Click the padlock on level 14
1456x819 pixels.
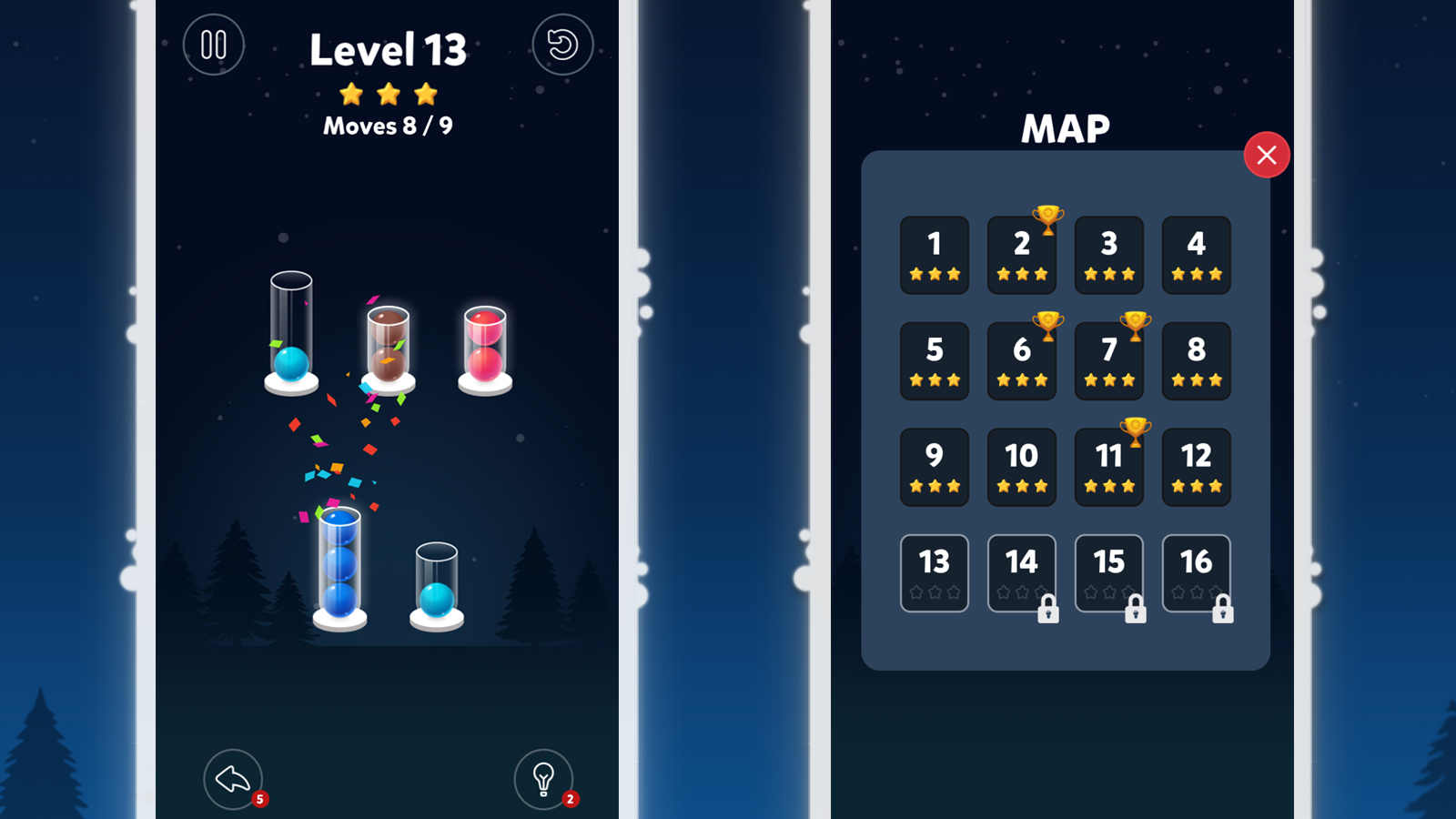click(1048, 612)
